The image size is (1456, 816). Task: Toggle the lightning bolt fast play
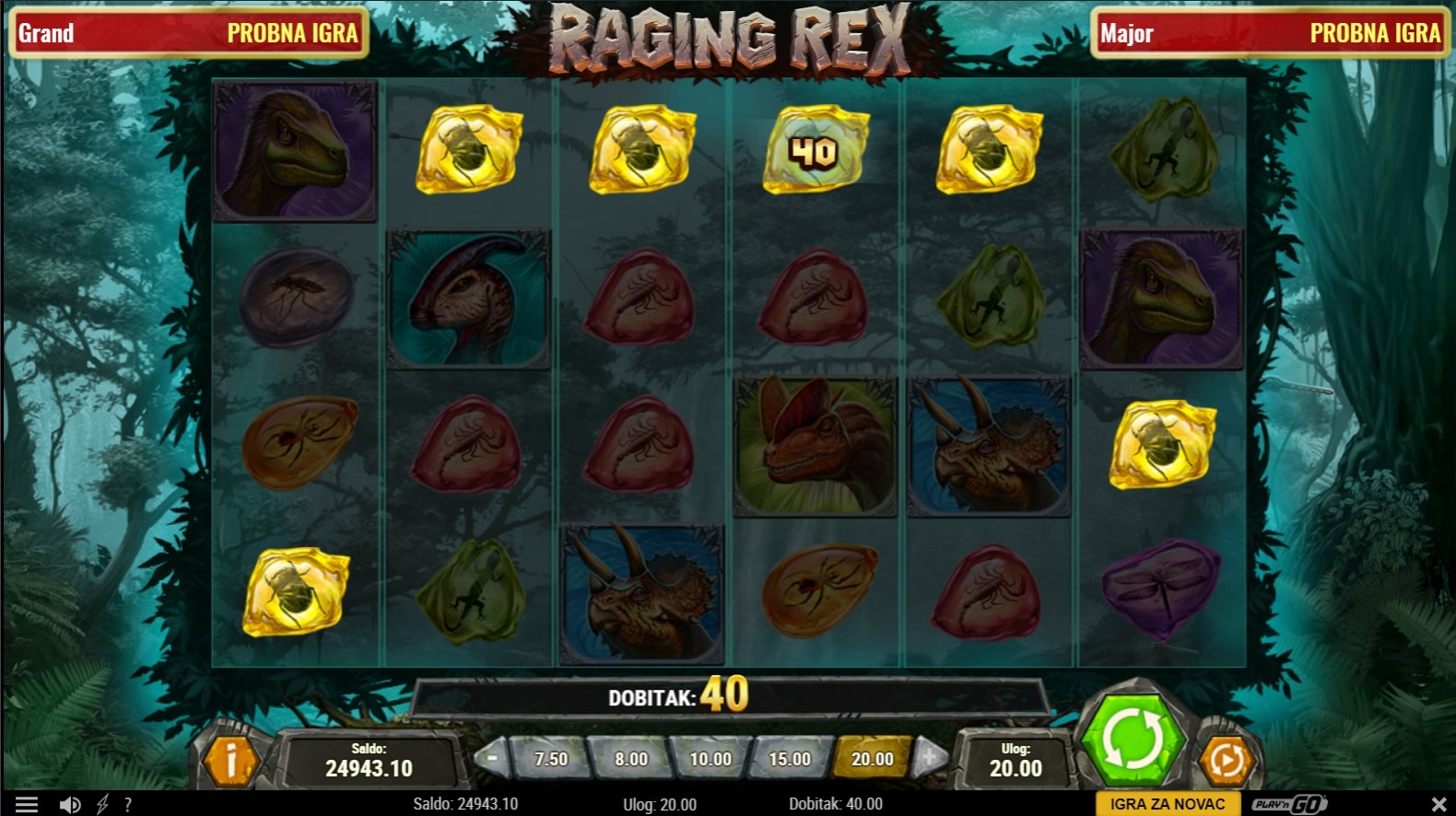(102, 805)
